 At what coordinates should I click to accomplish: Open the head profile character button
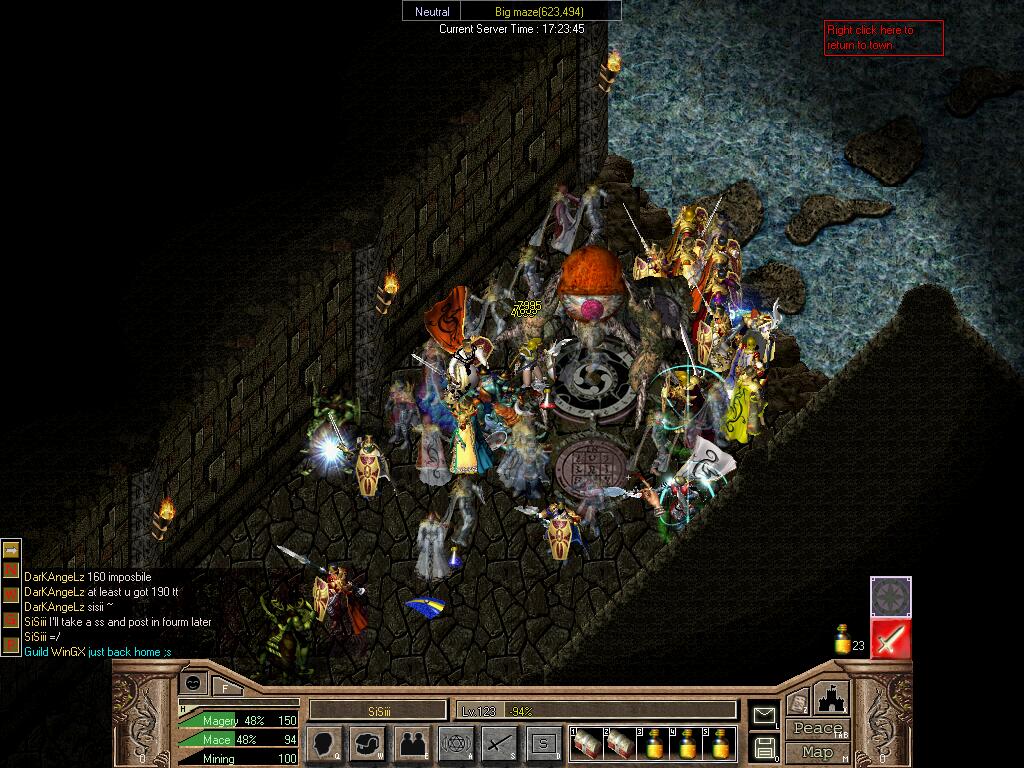pyautogui.click(x=324, y=743)
